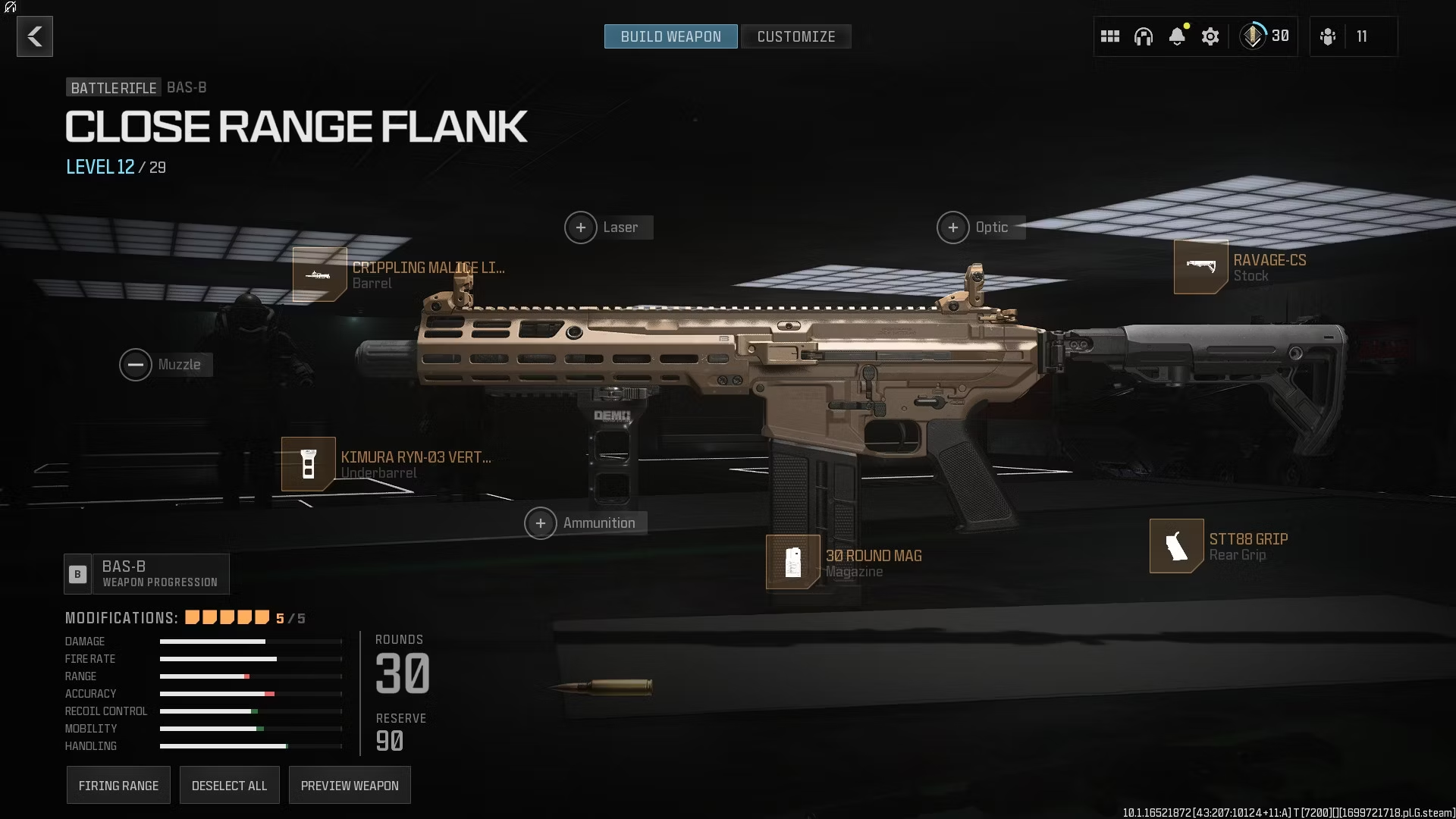Choose Deselect All attachments
The height and width of the screenshot is (819, 1456).
click(229, 786)
